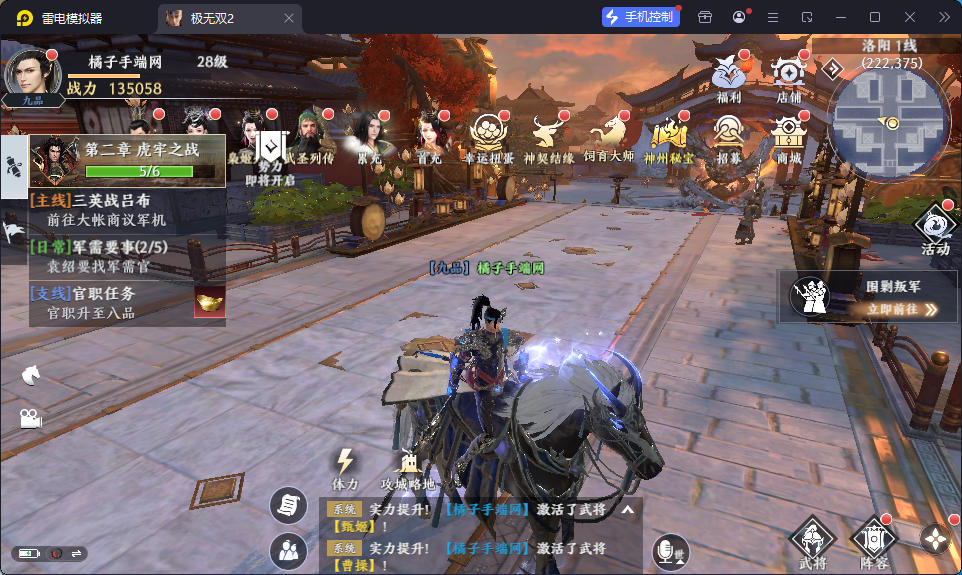Select the daily quest 军需要事
Screen dimensions: 962x575
pyautogui.click(x=126, y=256)
